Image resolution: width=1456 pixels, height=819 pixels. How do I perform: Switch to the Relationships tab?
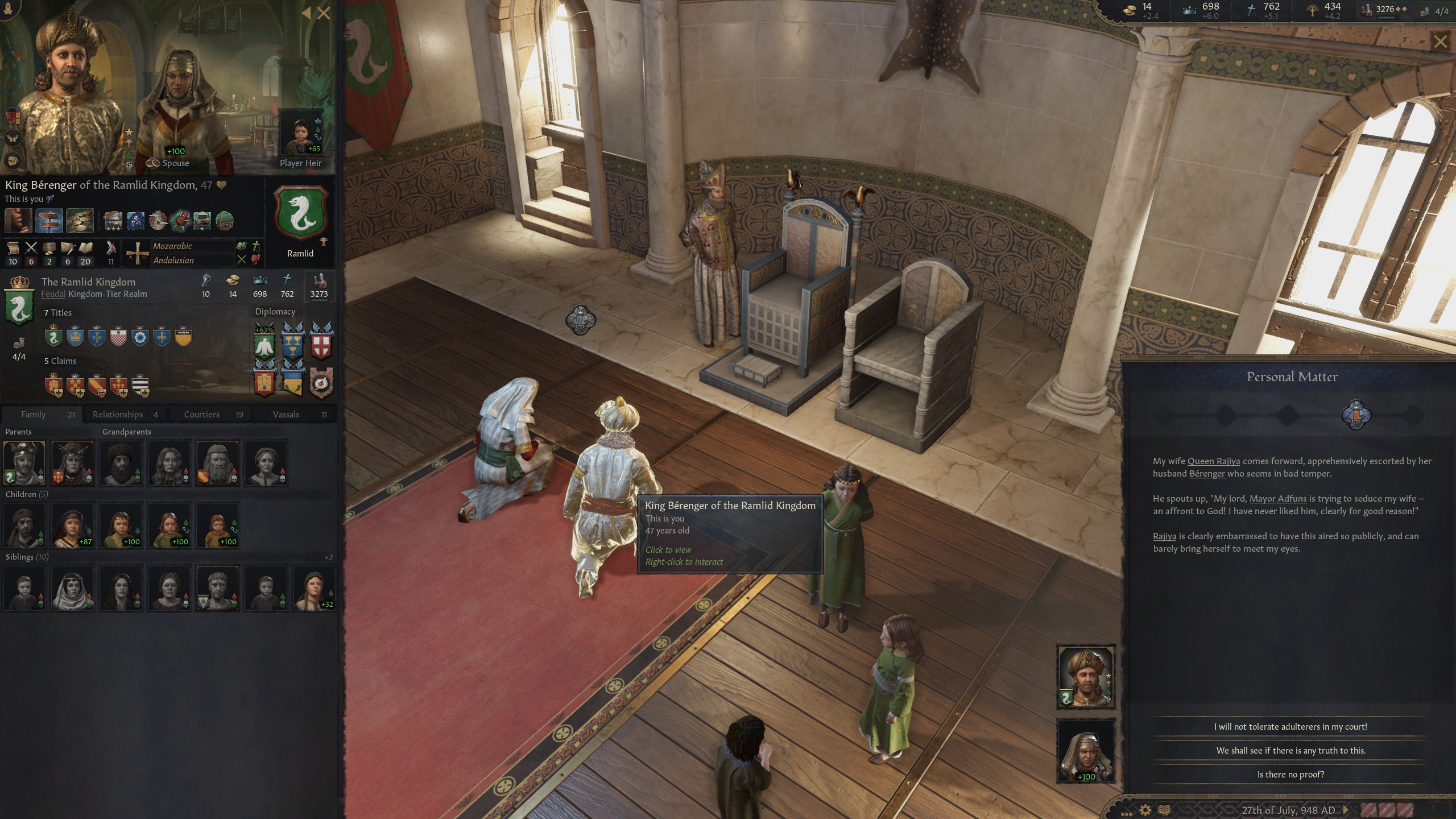coord(125,415)
